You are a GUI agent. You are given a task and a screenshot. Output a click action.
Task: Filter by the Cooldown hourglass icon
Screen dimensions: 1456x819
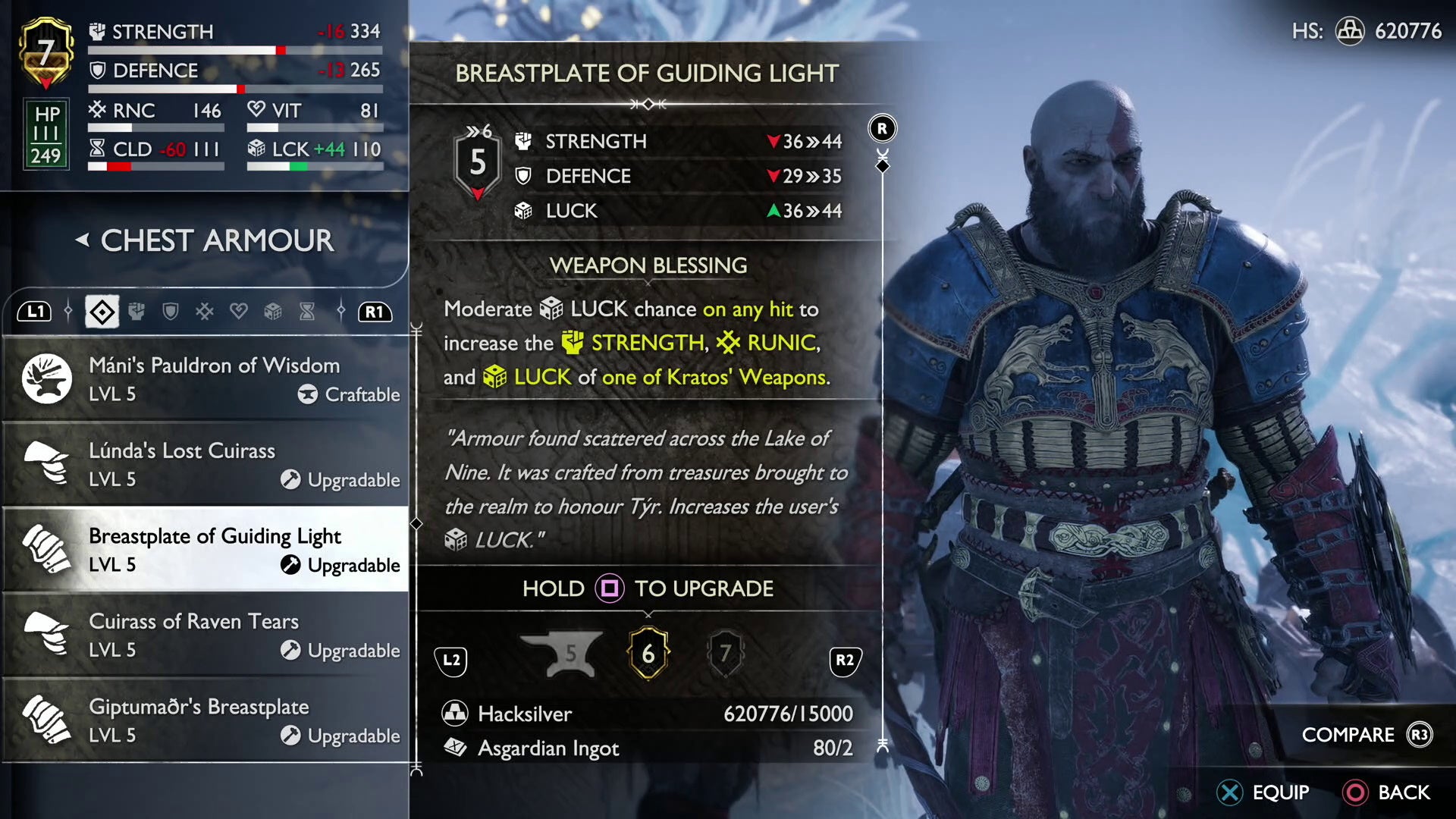tap(308, 311)
